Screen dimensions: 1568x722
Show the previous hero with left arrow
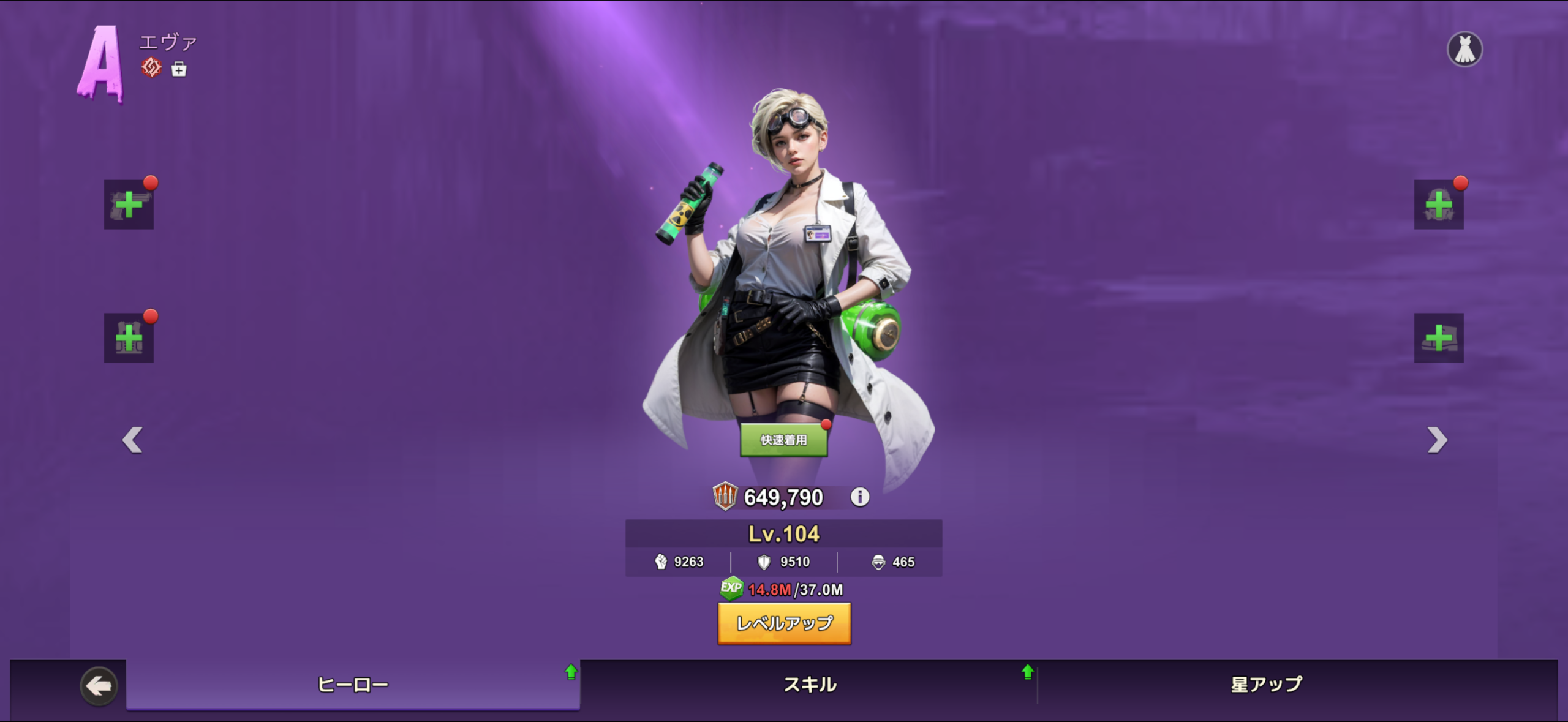(x=132, y=440)
